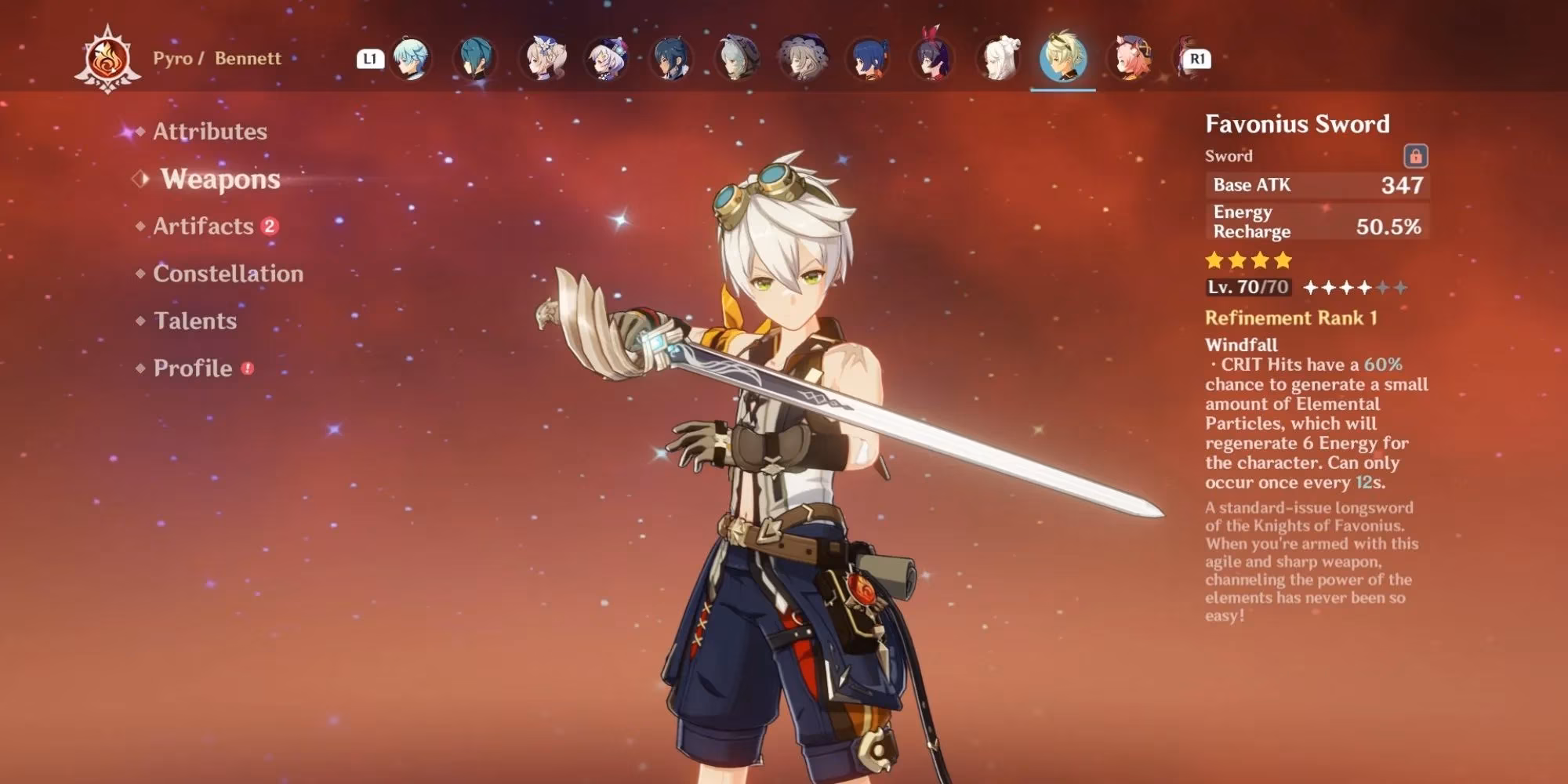Screen dimensions: 1568x784
Task: Switch to Qiqi's portrait
Action: 607,59
